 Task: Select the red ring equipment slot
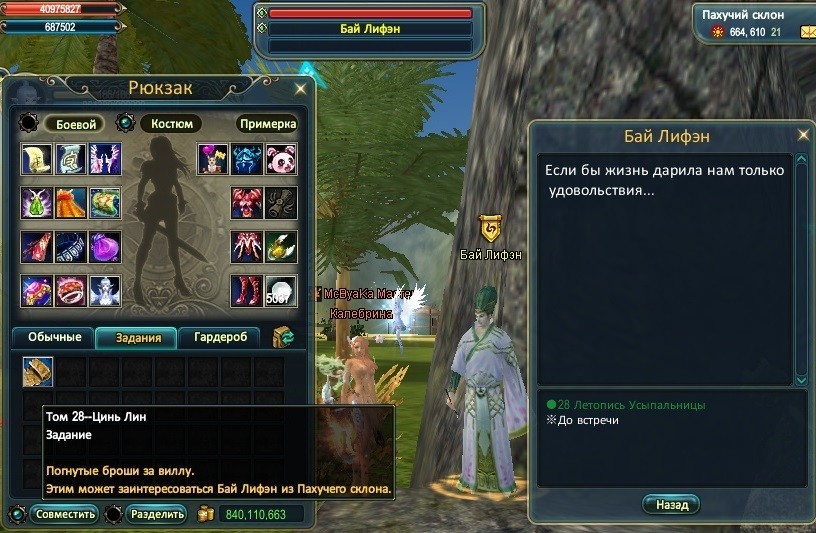71,290
